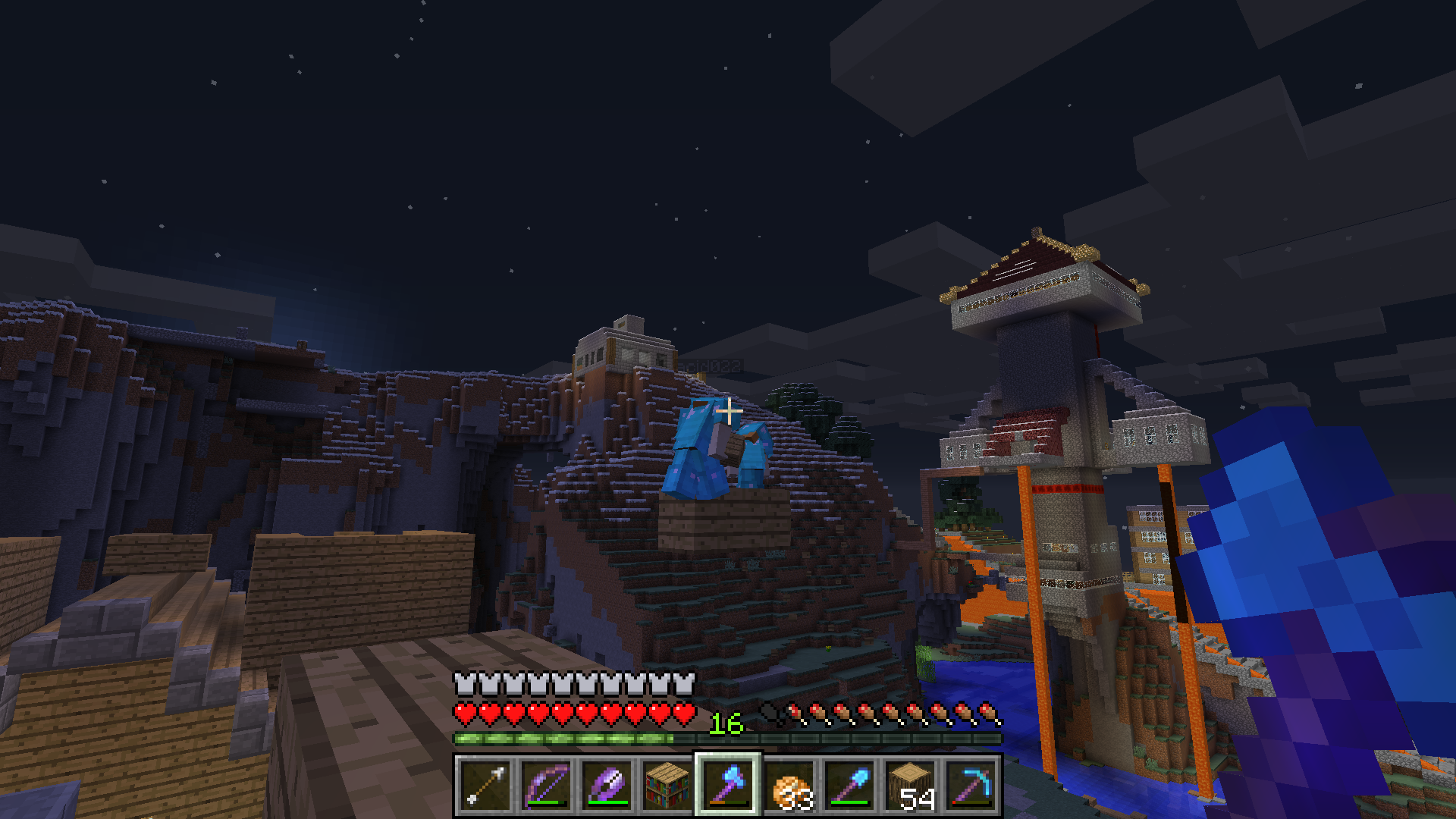Select the enchanted diamond axe slot

(728, 785)
